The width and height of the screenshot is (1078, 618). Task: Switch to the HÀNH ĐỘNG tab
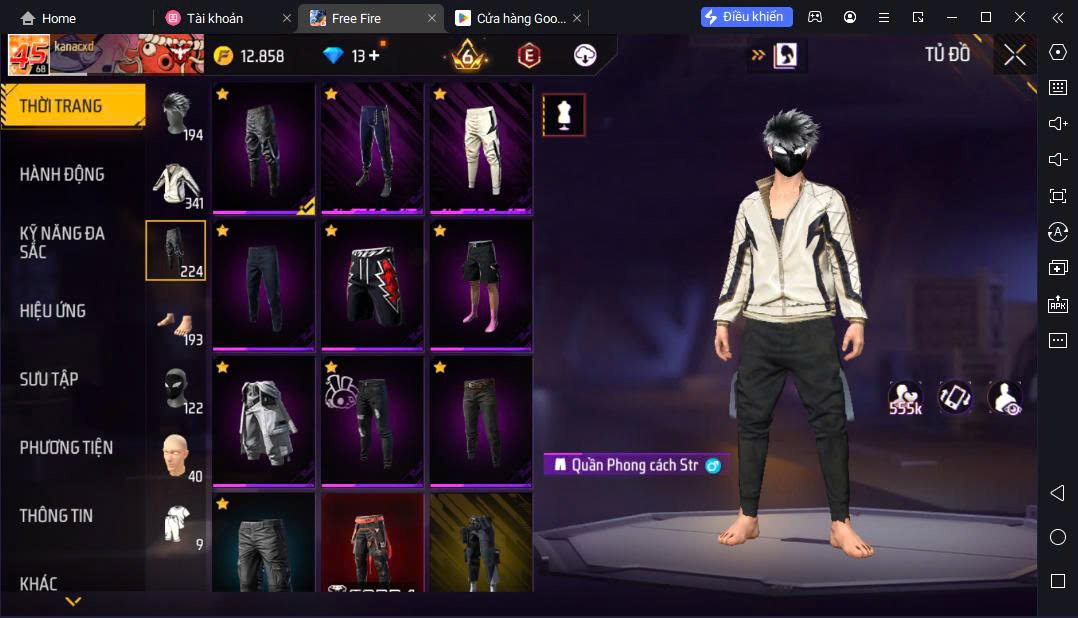(x=62, y=174)
